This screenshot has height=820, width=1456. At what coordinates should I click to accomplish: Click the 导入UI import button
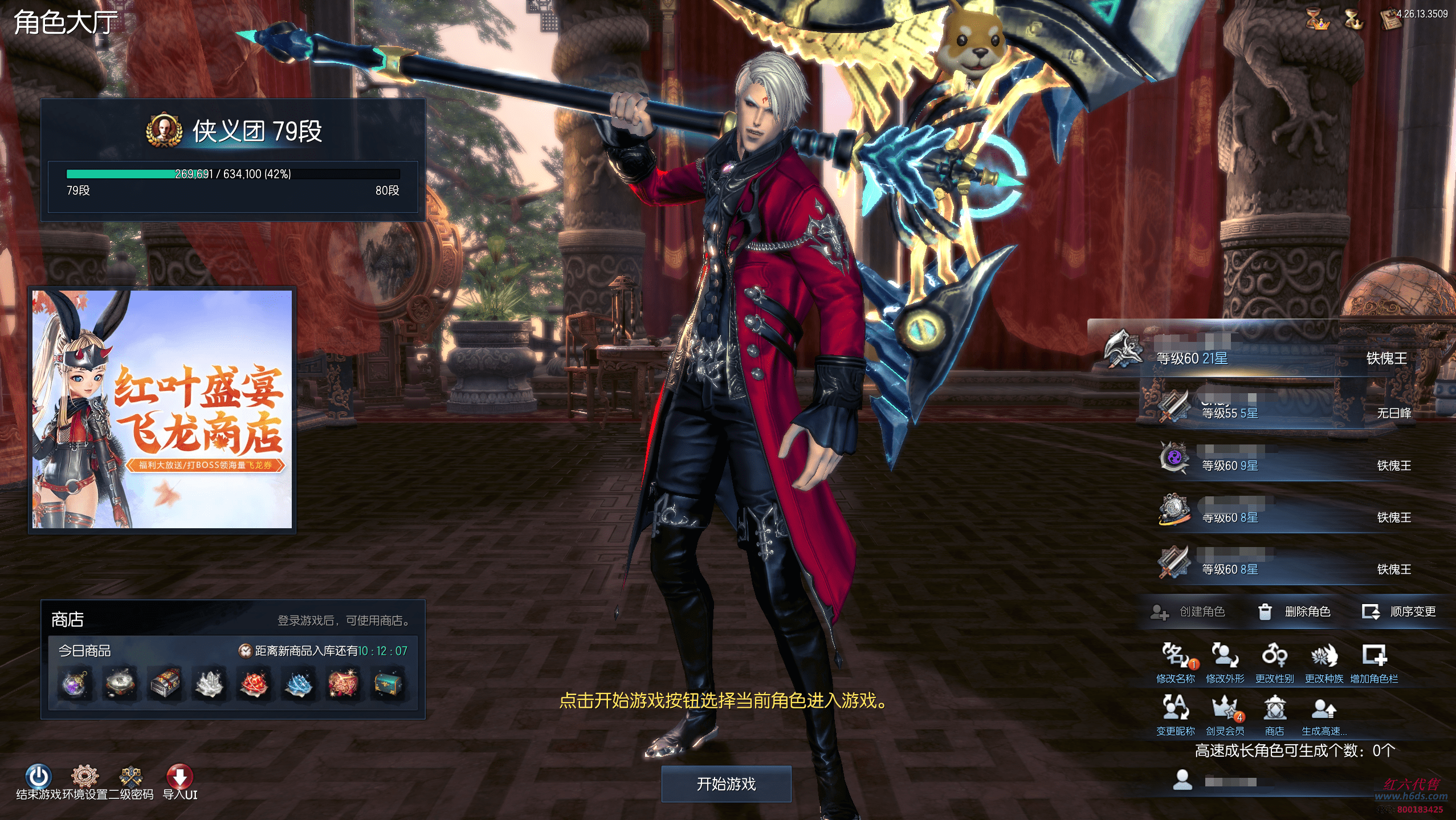pyautogui.click(x=180, y=778)
